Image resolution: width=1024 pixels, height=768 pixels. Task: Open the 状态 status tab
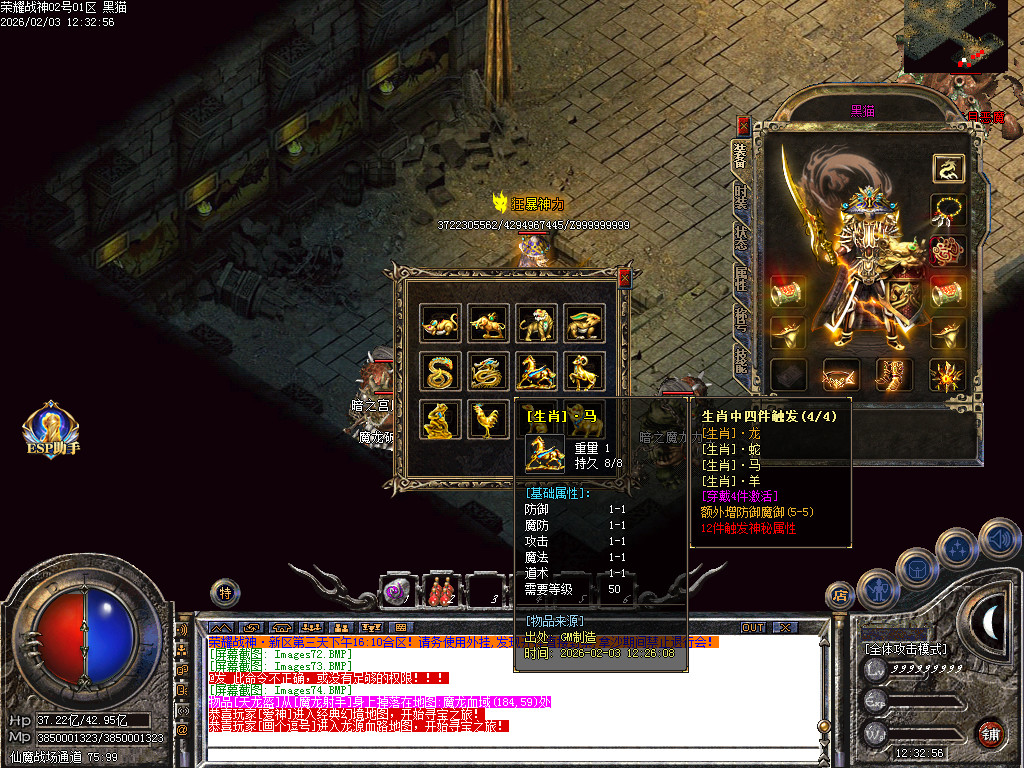pyautogui.click(x=741, y=237)
